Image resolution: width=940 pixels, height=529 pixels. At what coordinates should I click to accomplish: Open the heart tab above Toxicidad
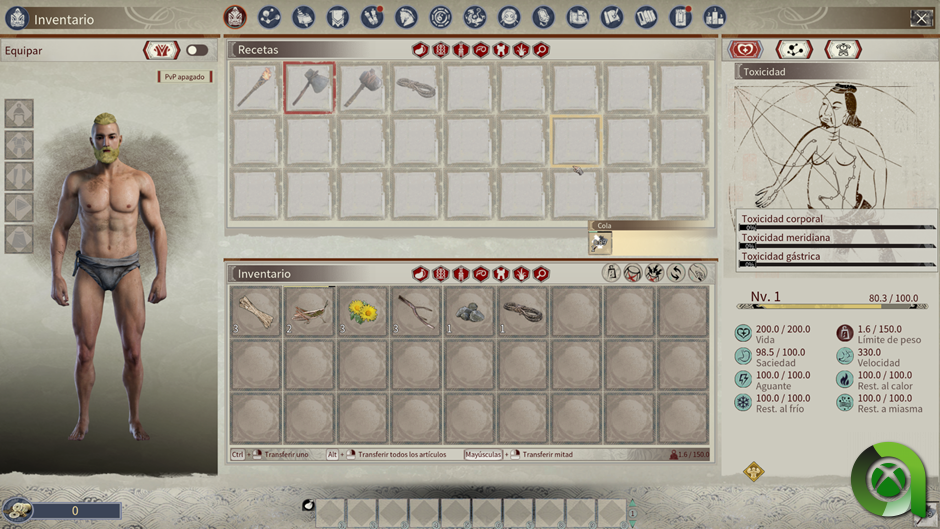coord(745,50)
